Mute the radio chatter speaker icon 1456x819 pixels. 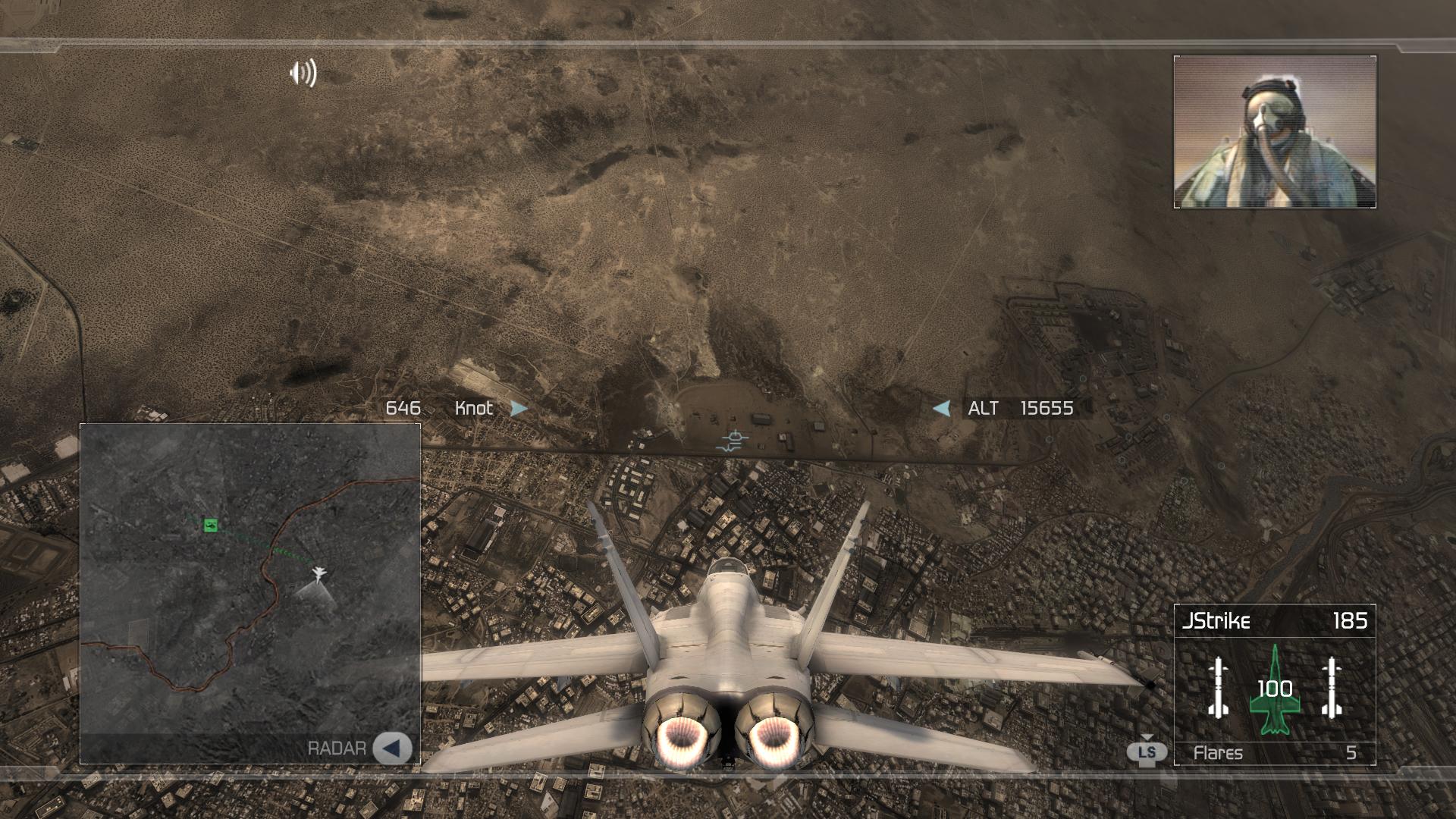pos(301,74)
